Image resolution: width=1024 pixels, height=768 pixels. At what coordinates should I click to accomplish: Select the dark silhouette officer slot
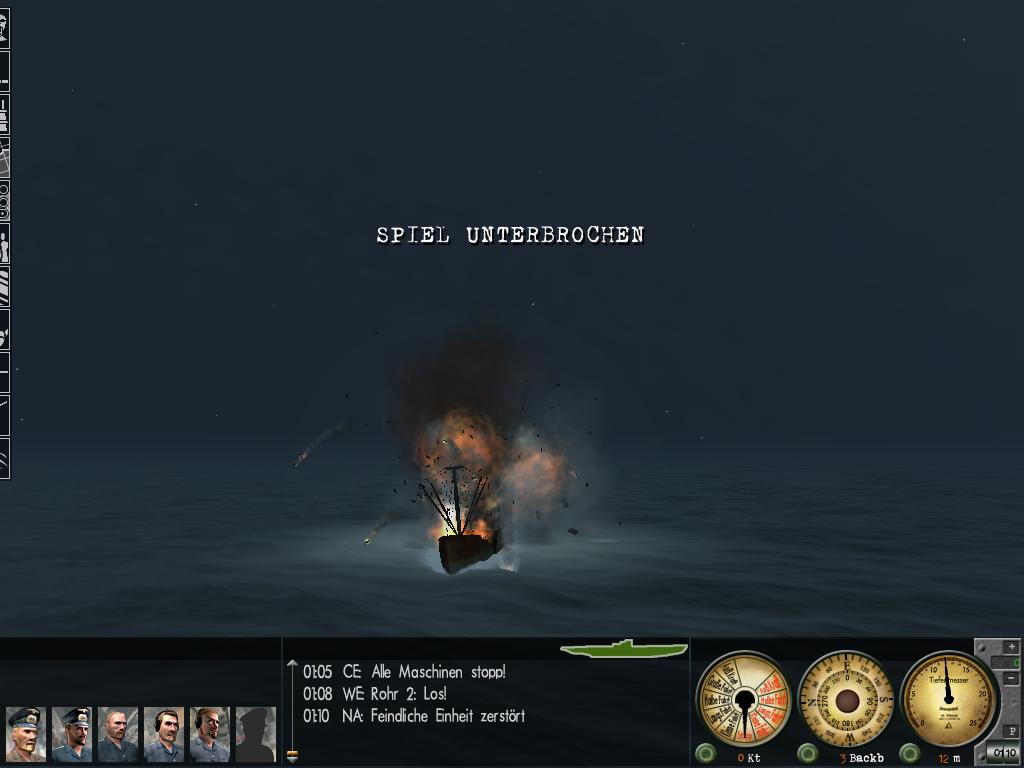[x=255, y=734]
